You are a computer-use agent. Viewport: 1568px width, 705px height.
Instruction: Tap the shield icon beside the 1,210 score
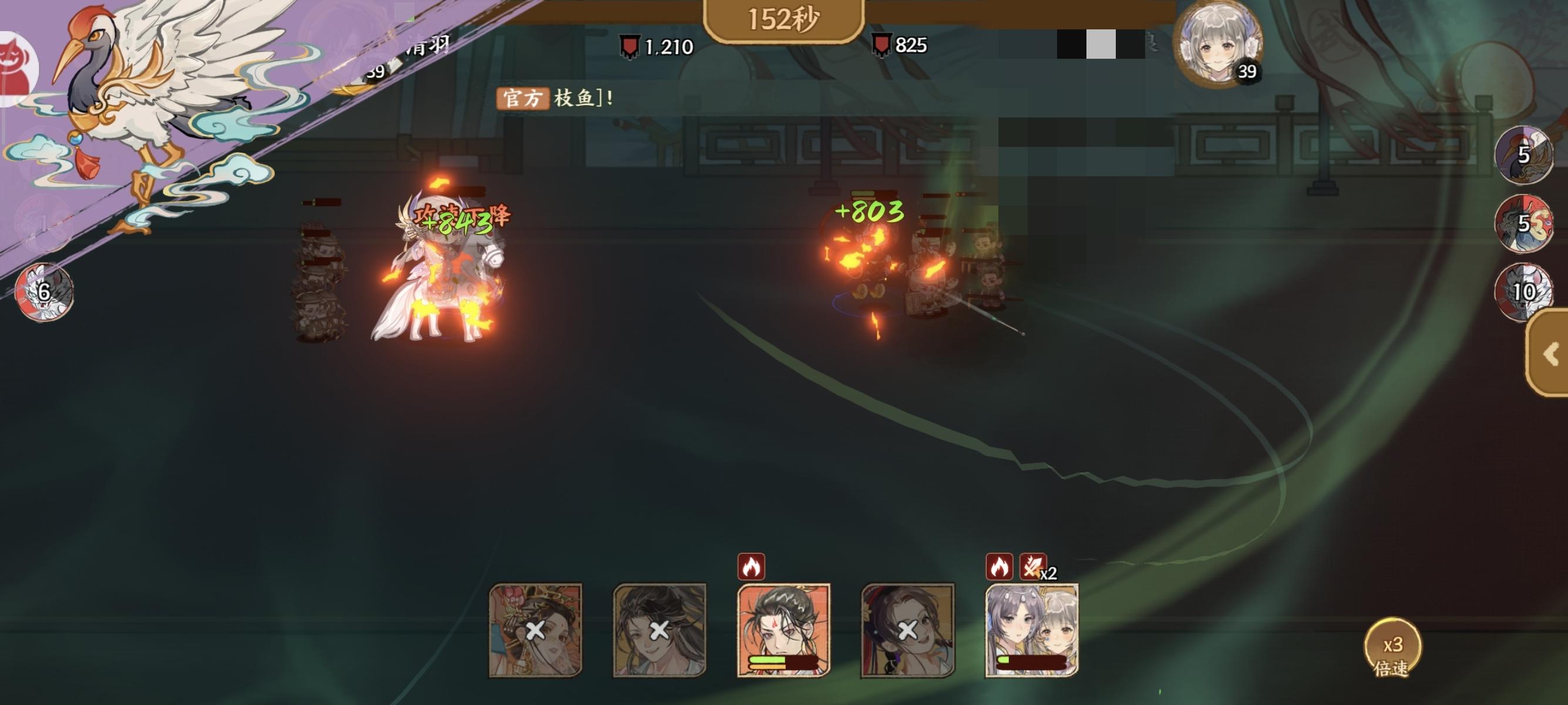point(630,45)
